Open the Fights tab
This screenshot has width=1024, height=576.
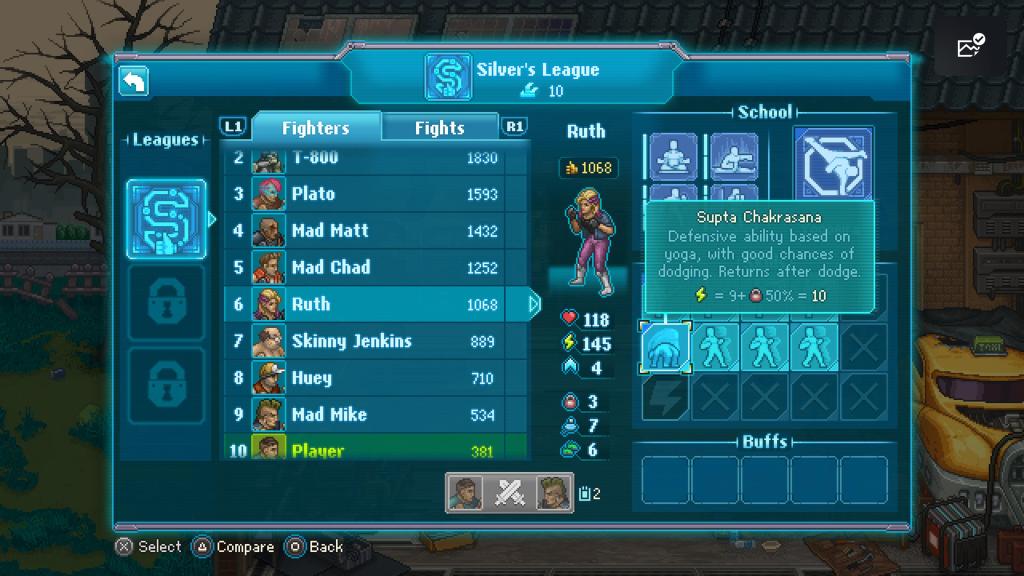(440, 127)
